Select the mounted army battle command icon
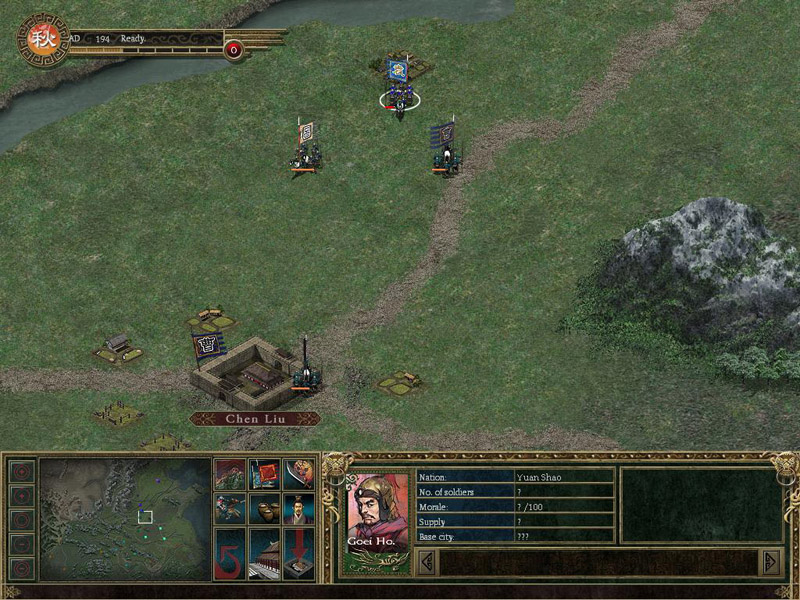Screen dimensions: 800x600 [x=229, y=474]
